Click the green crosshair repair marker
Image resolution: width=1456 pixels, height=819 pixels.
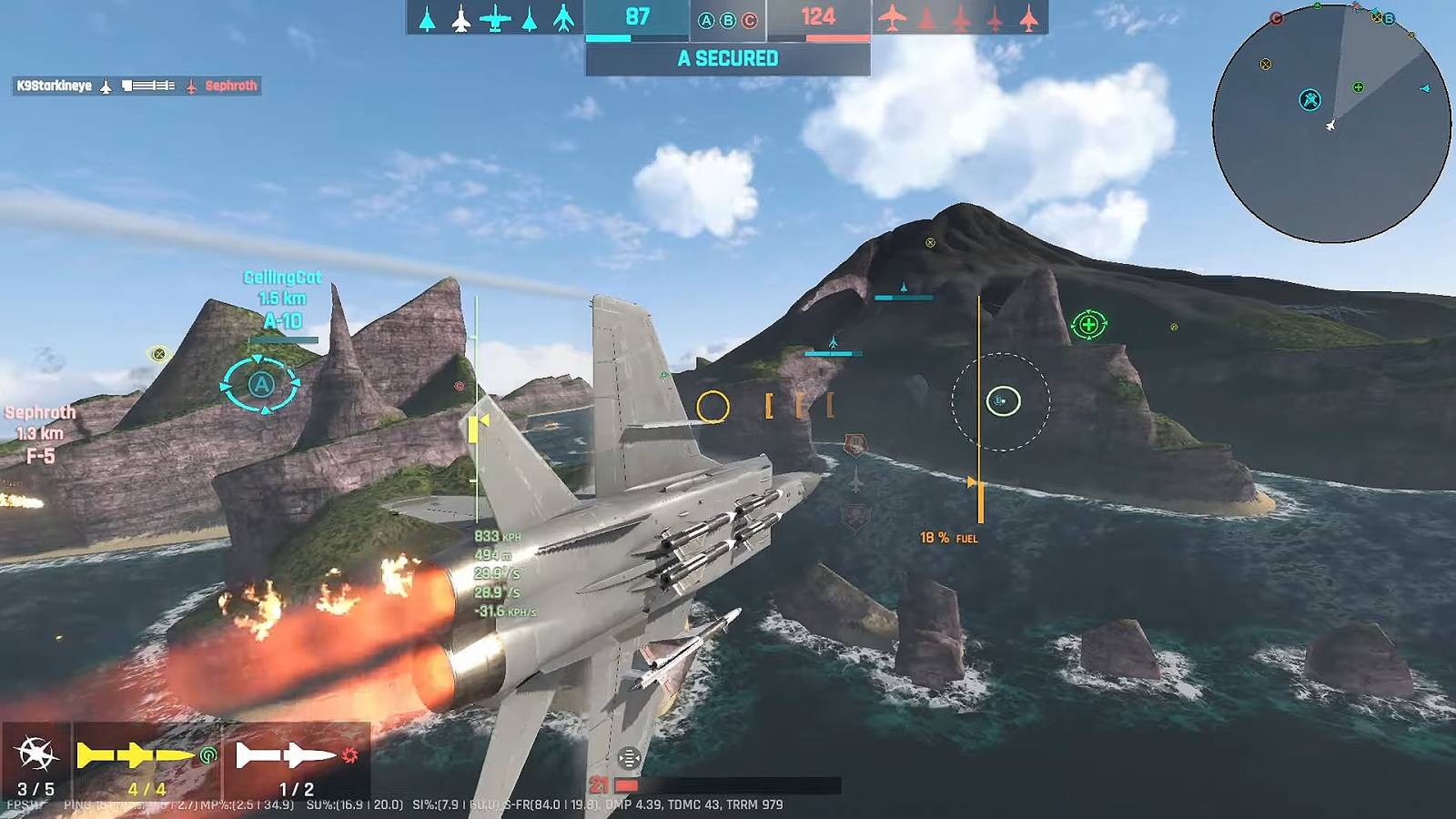1088,324
